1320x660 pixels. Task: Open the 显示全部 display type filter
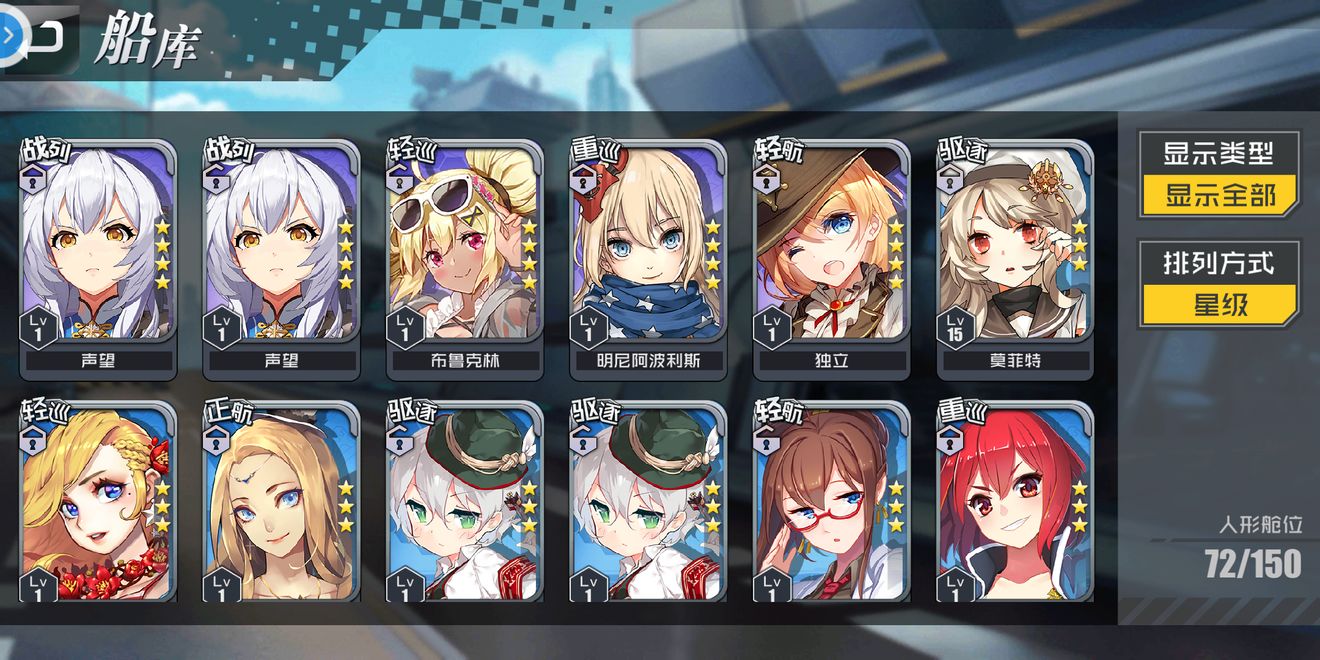[1220, 194]
